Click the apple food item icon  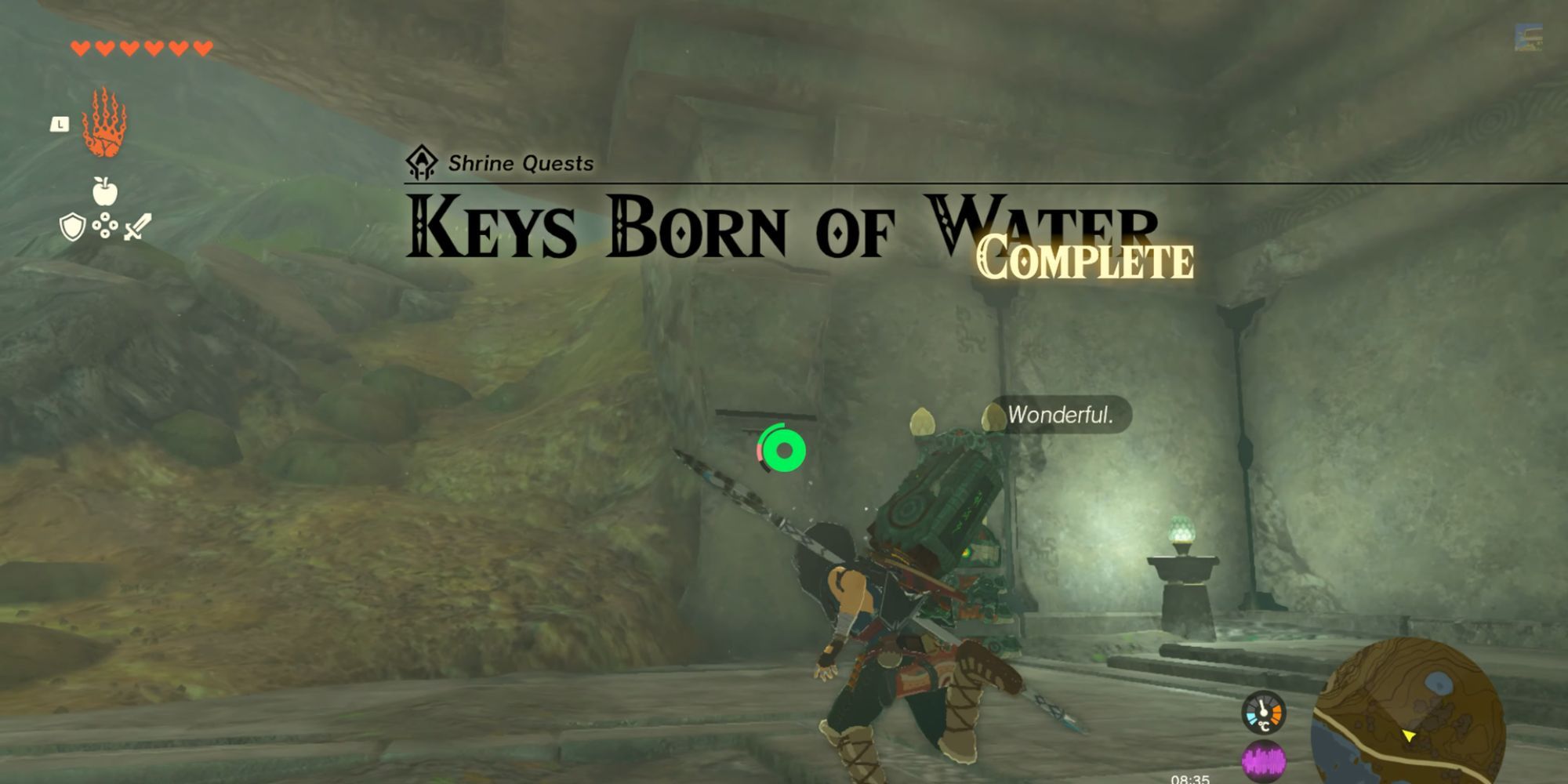pos(106,189)
